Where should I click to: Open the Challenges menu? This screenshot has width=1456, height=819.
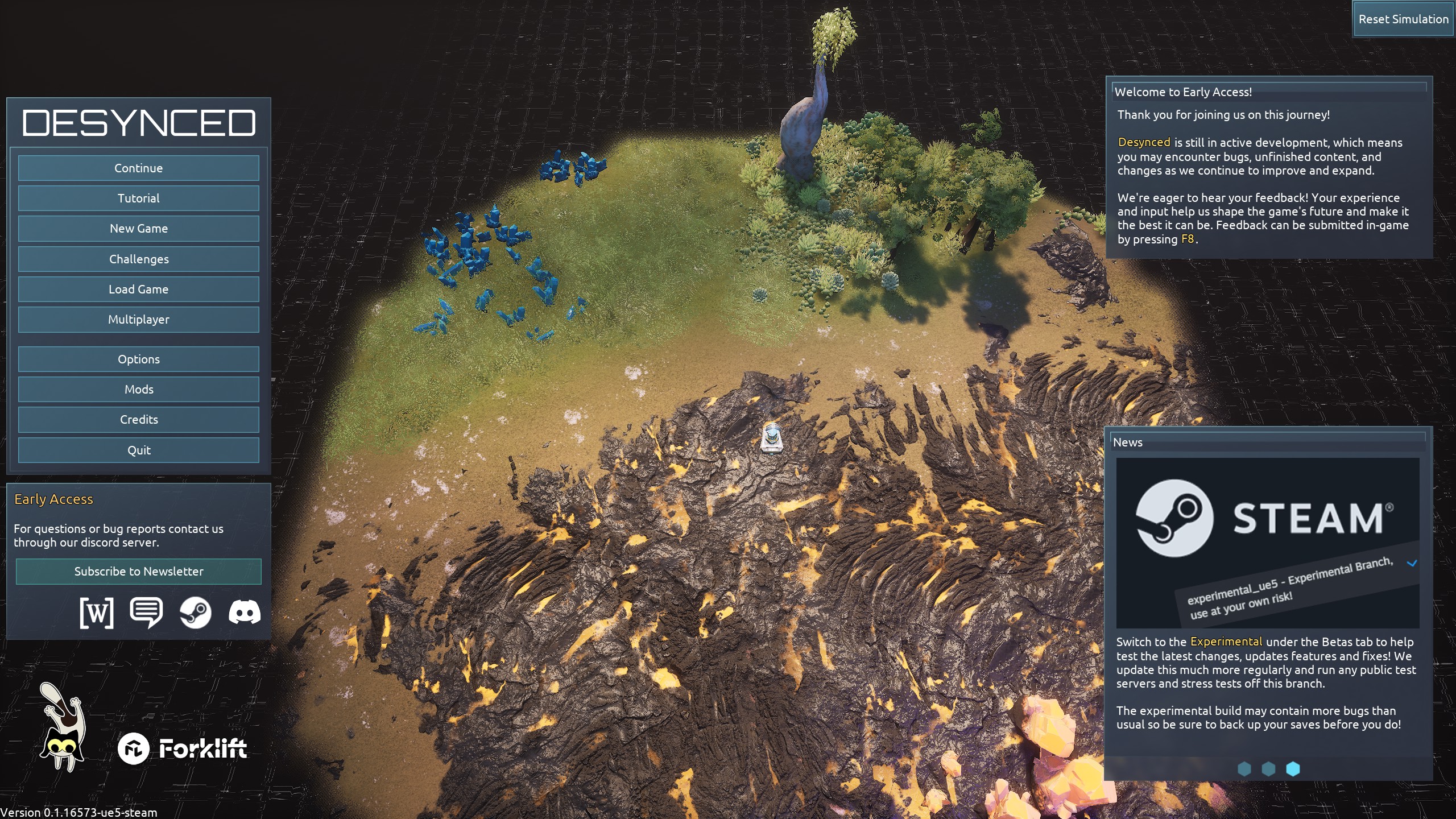coord(138,259)
